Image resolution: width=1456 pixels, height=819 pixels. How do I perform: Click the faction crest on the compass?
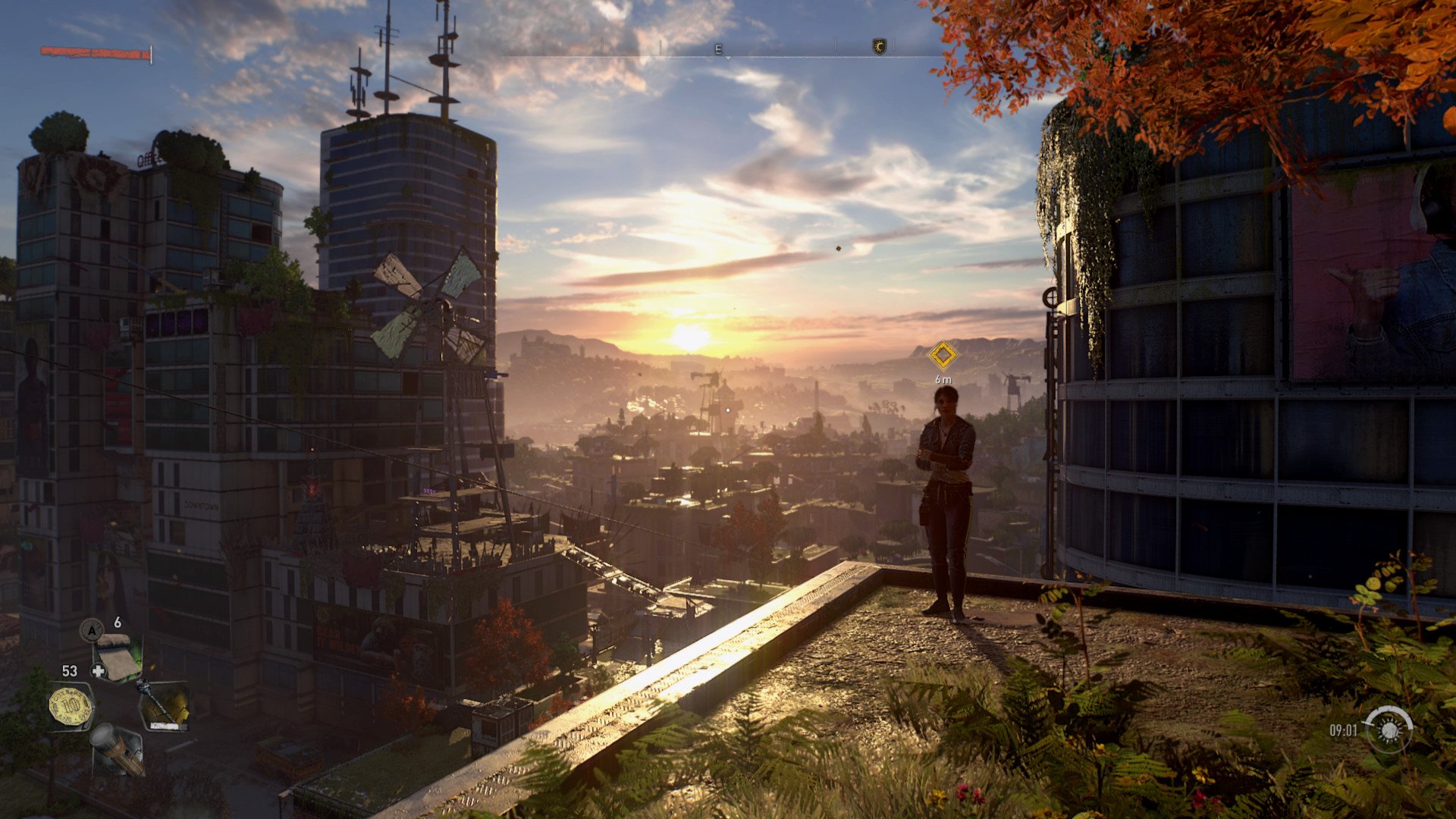[x=880, y=47]
